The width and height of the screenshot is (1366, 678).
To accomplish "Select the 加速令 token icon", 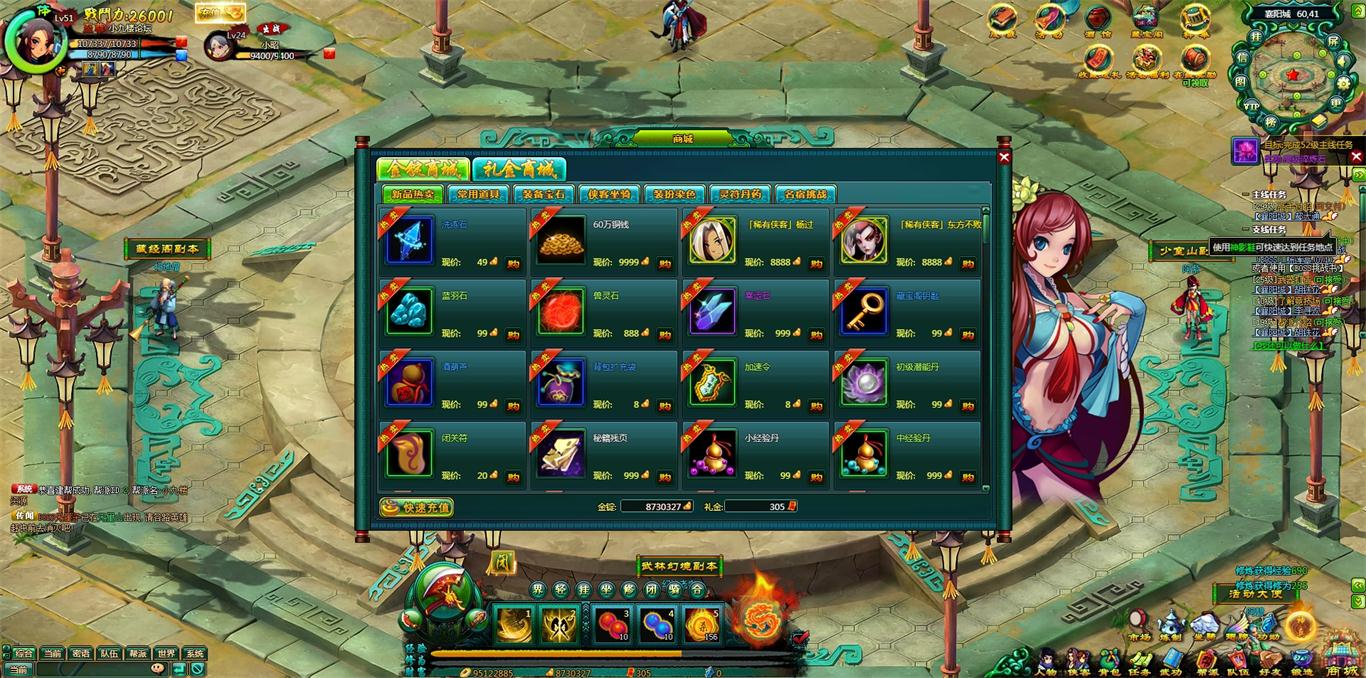I will 712,384.
